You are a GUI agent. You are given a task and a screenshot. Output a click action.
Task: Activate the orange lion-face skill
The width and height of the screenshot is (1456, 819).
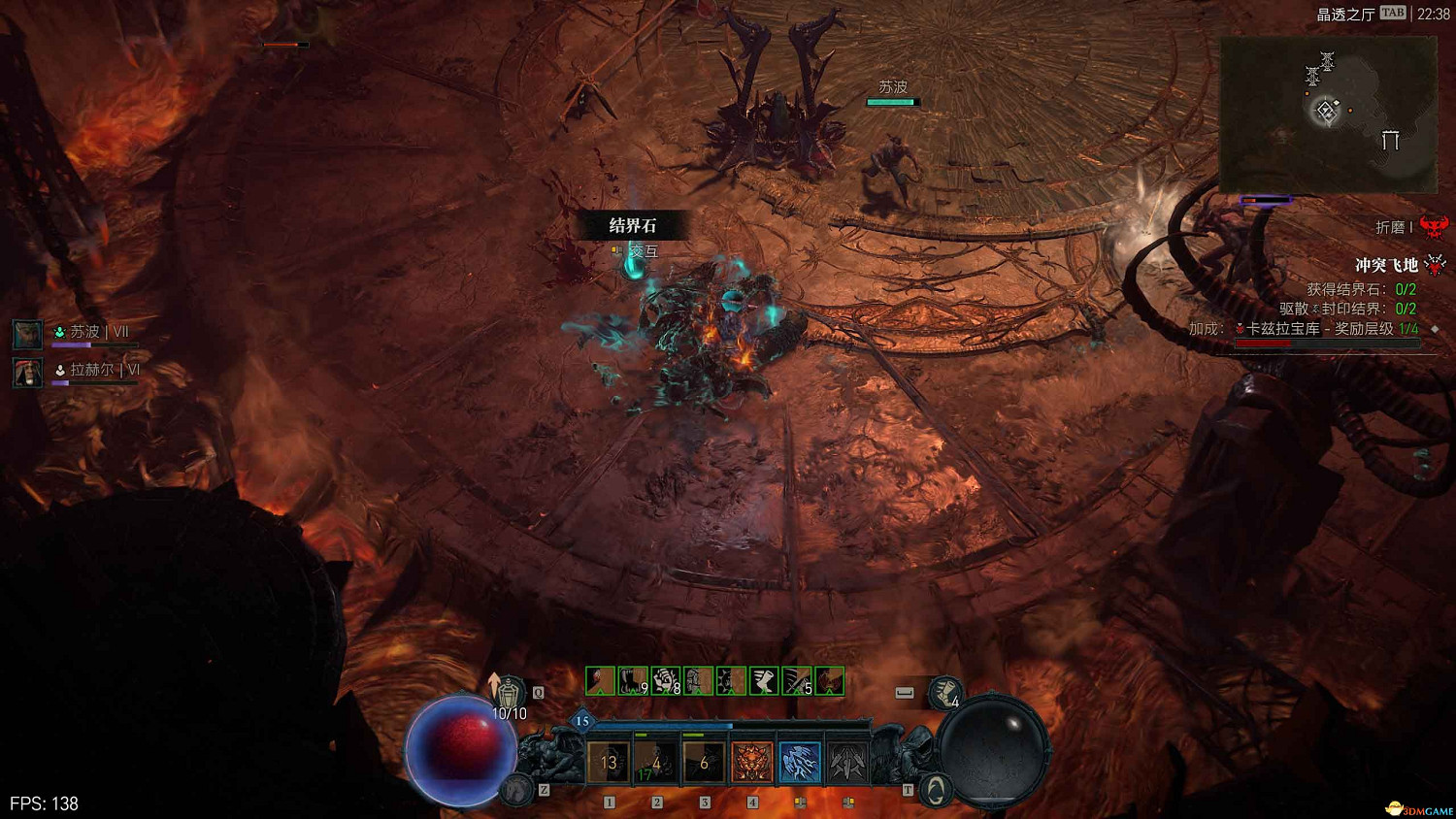[x=752, y=763]
